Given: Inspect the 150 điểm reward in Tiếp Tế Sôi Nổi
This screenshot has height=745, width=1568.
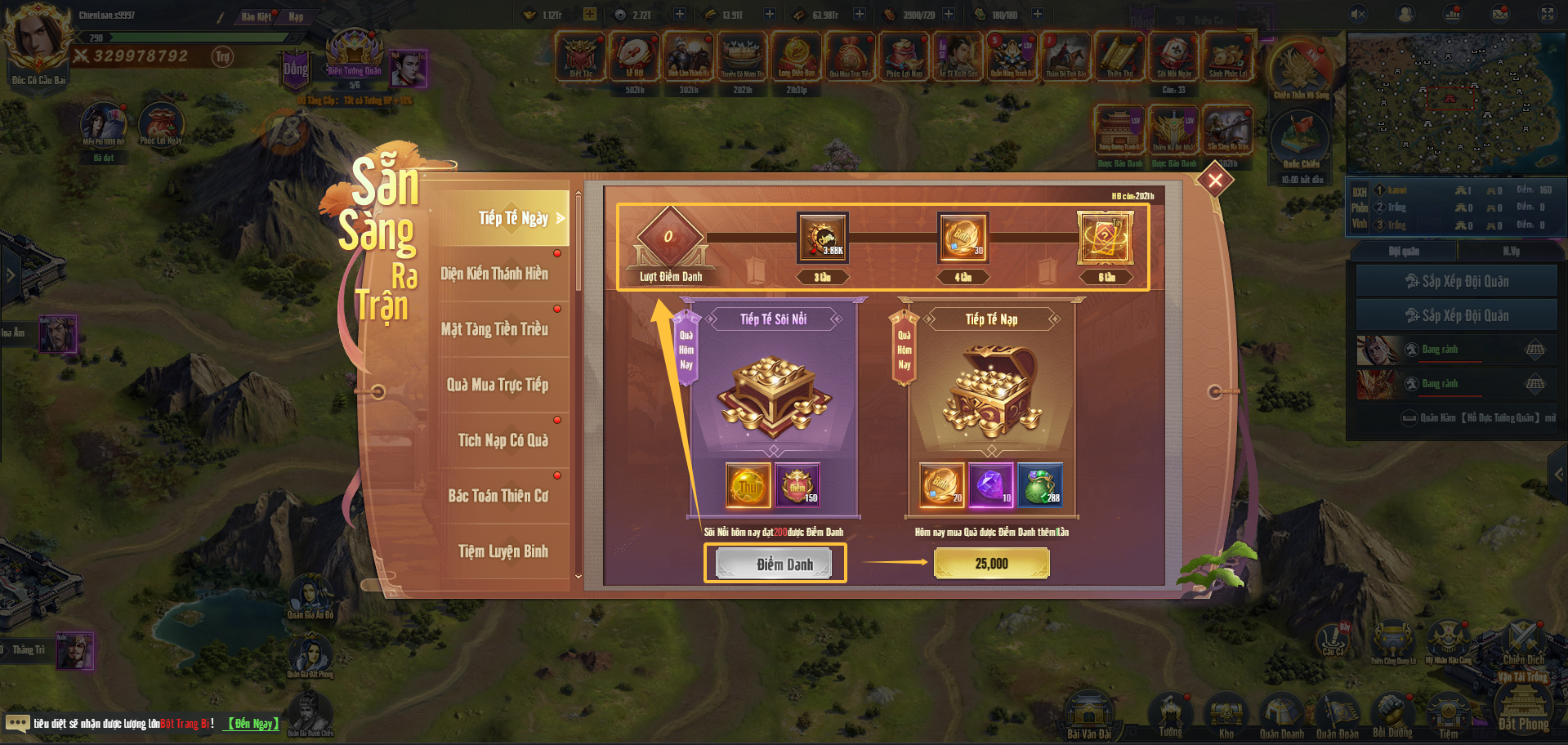Looking at the screenshot, I should (x=797, y=484).
